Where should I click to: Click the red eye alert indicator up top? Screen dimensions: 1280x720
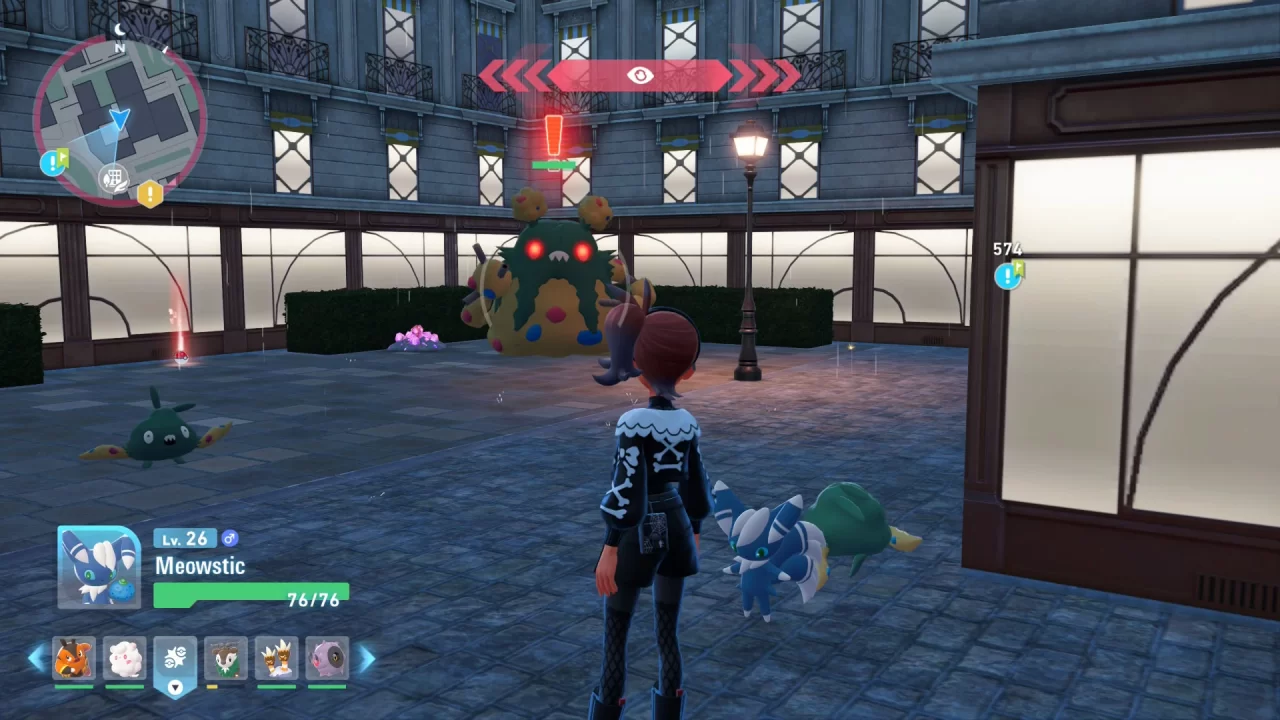pos(639,73)
